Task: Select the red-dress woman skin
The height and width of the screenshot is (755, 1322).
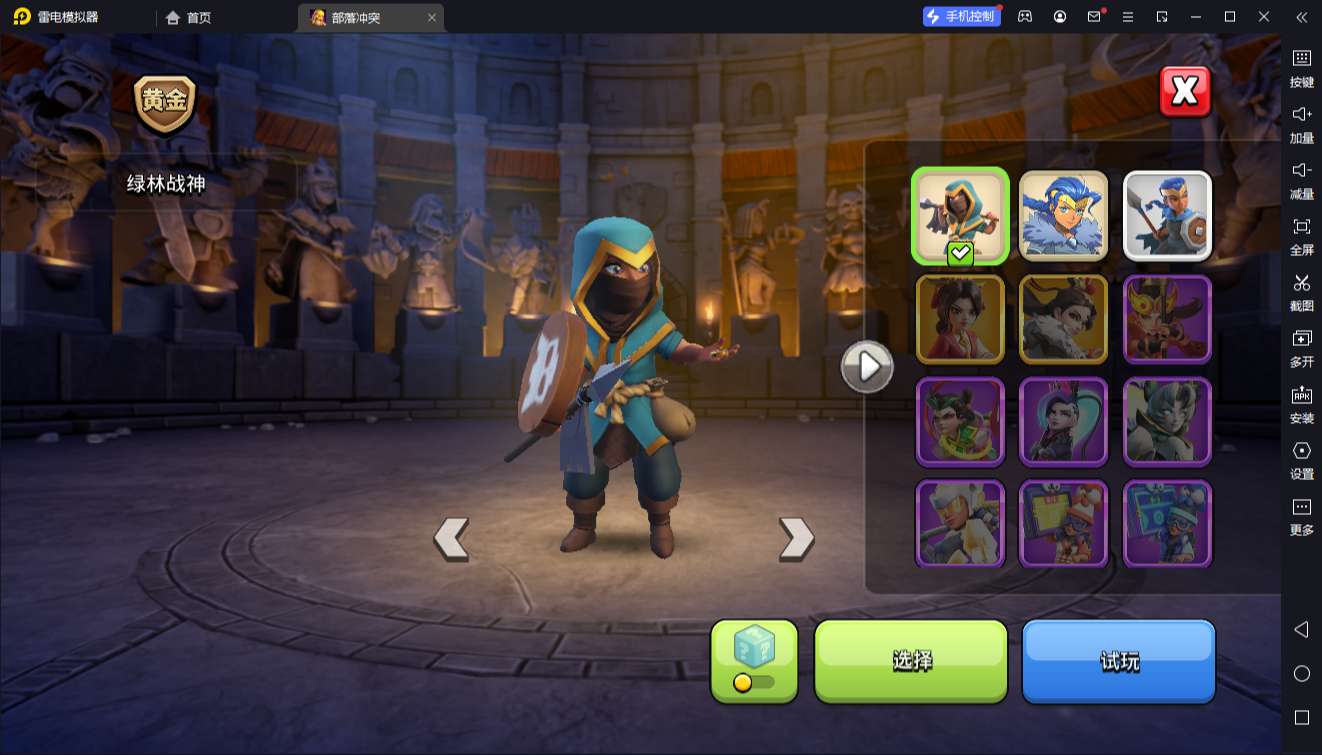Action: (960, 319)
